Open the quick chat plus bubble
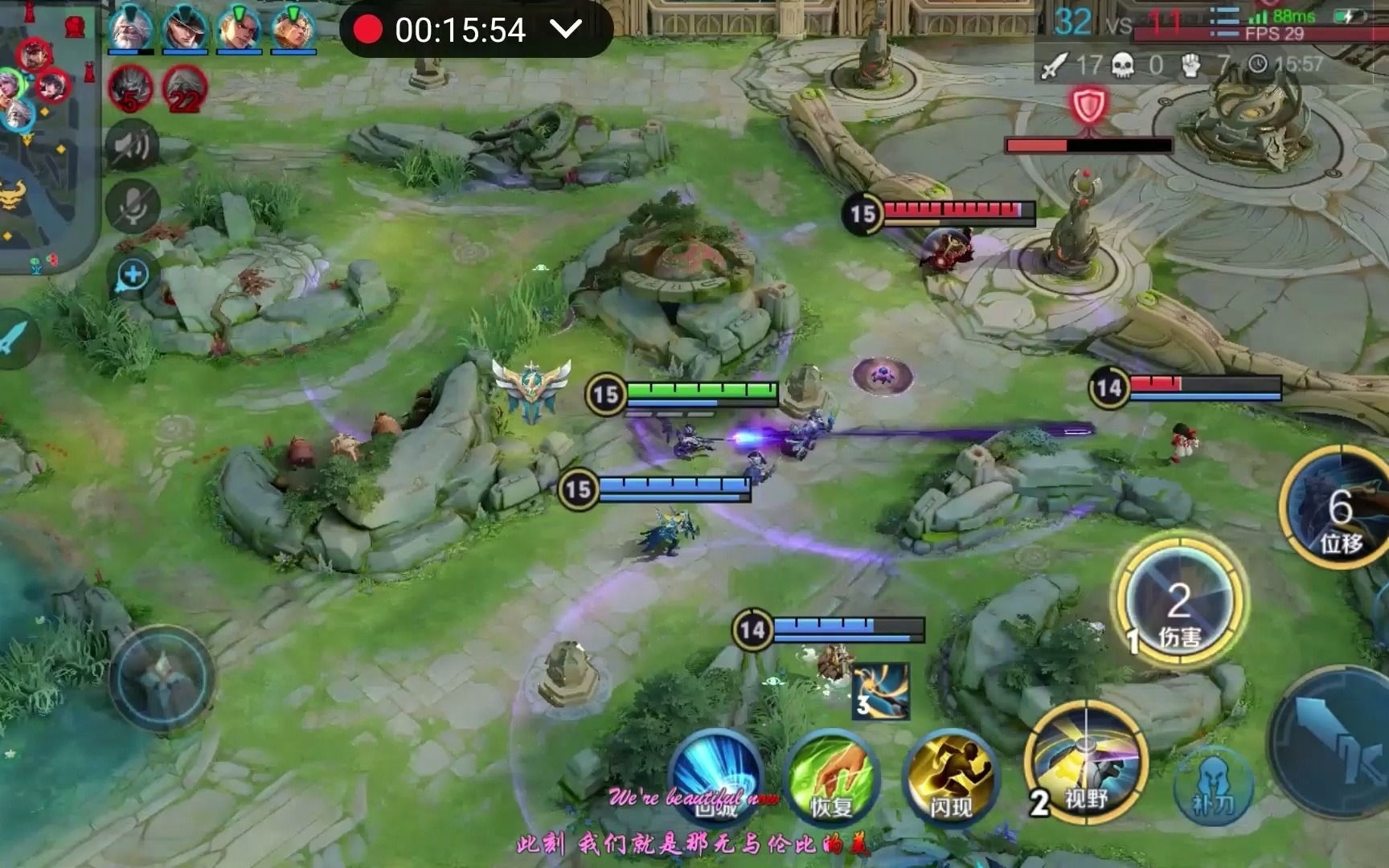Viewport: 1389px width, 868px height. click(132, 276)
